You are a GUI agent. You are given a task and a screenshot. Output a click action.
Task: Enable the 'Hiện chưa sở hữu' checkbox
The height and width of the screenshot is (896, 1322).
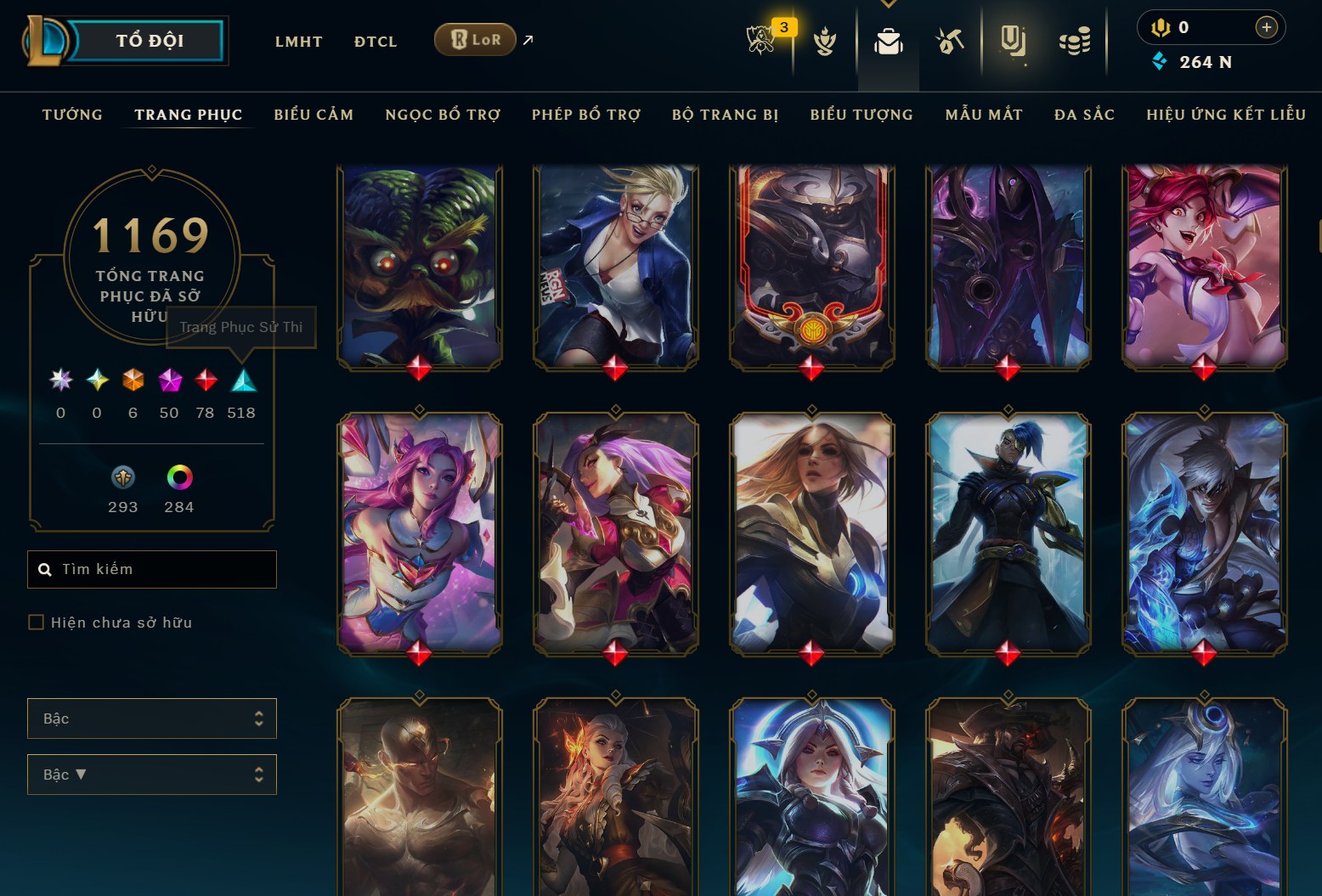click(x=37, y=622)
